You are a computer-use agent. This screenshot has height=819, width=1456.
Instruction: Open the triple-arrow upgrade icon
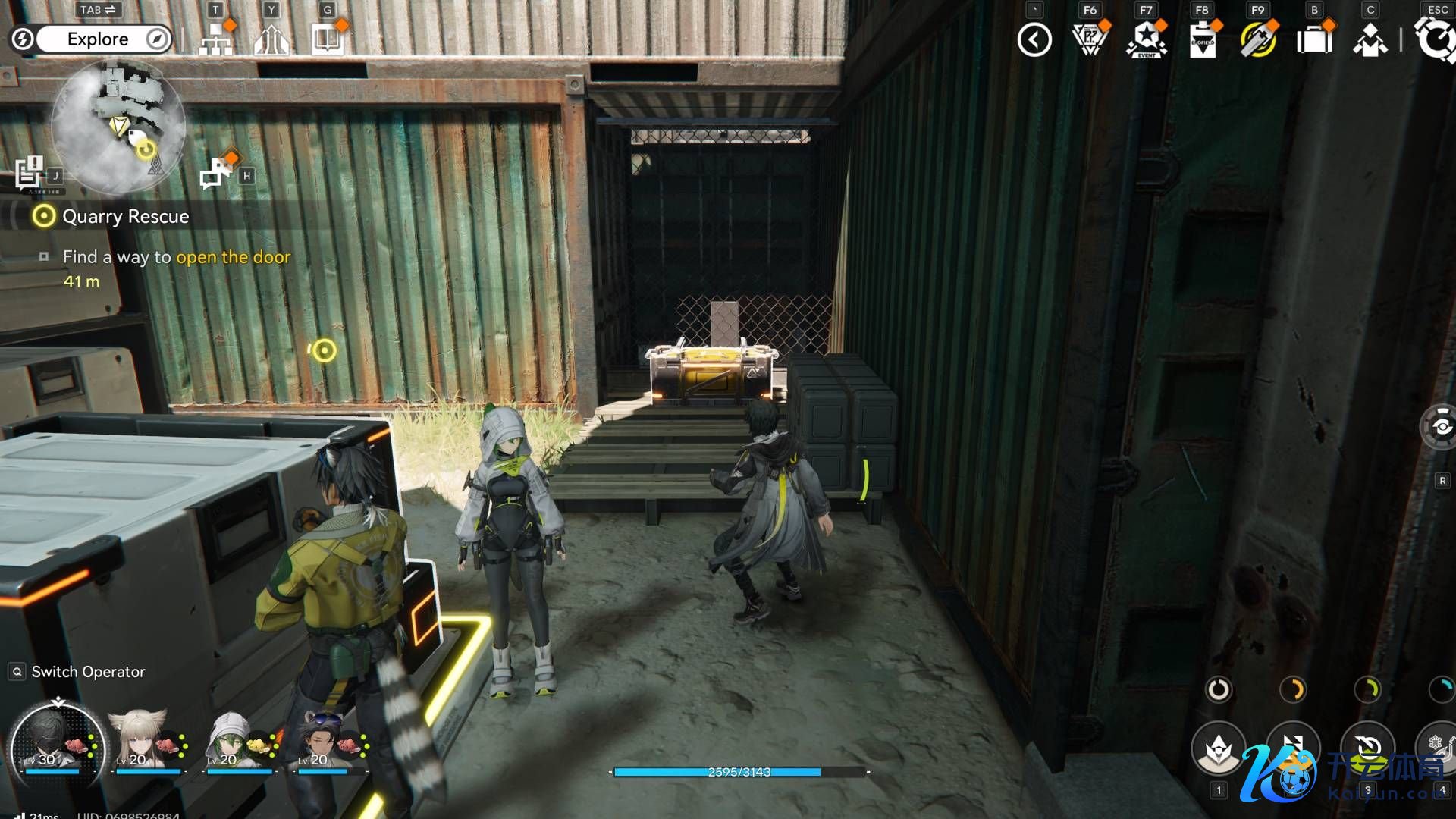click(x=271, y=39)
